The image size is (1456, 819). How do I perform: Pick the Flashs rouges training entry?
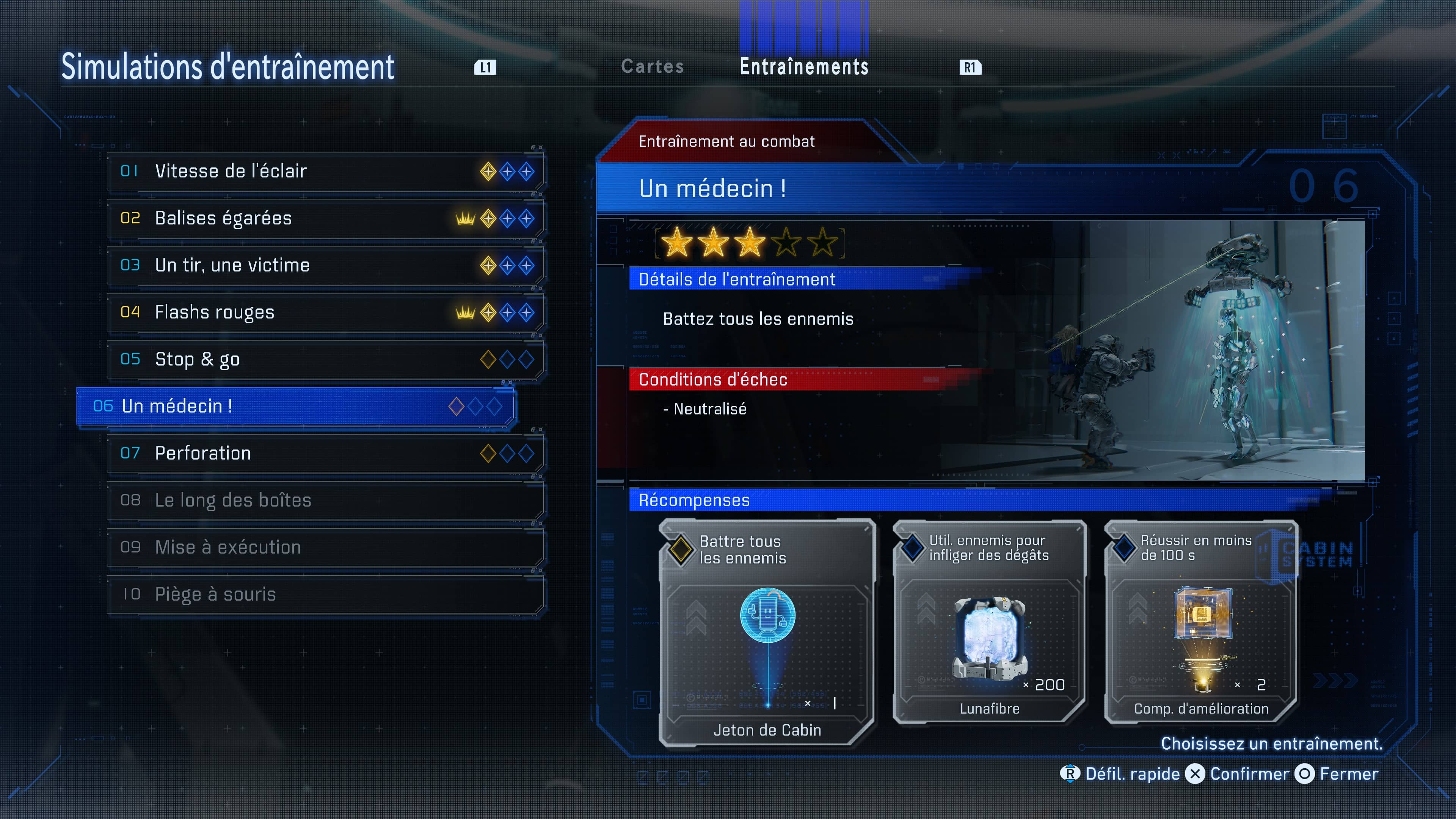tap(325, 312)
